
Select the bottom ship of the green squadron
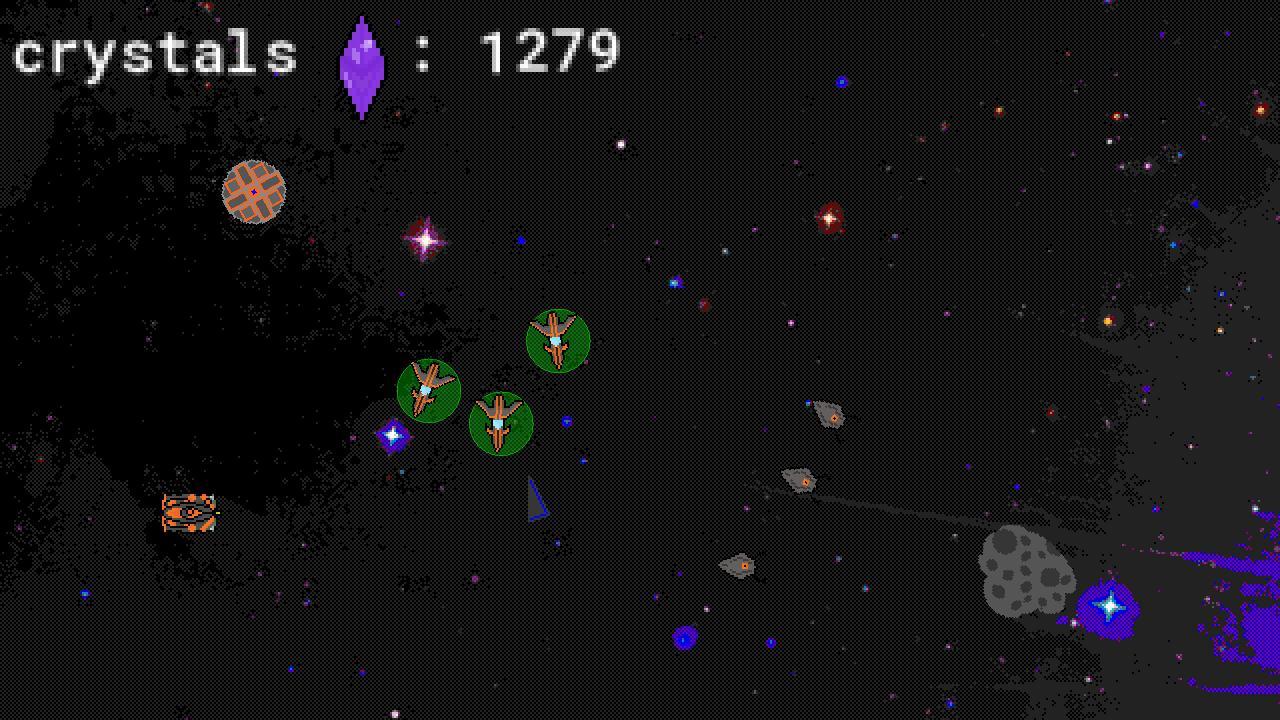point(500,423)
